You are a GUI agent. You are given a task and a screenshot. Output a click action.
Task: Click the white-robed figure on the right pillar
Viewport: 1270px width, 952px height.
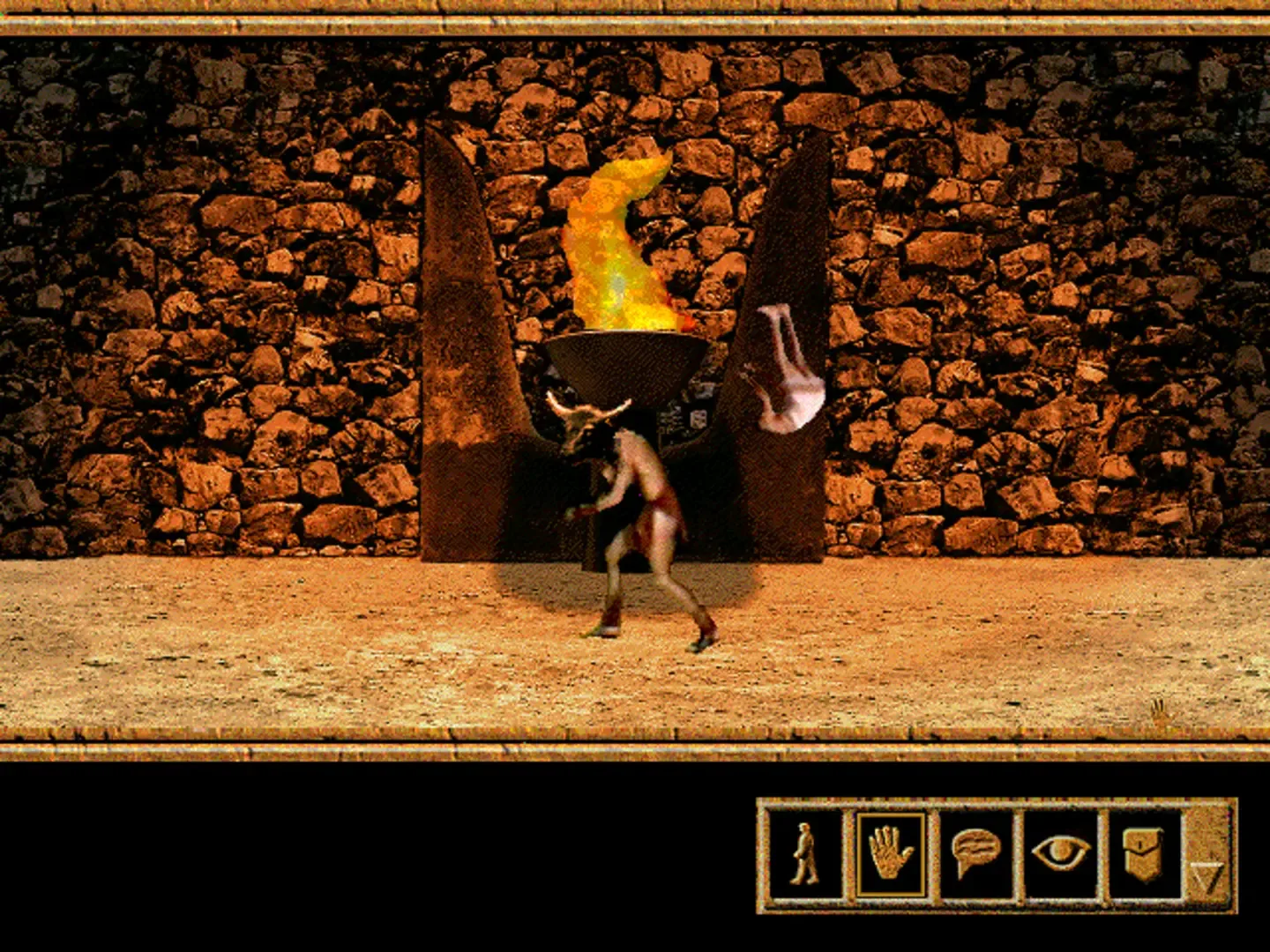pos(785,370)
